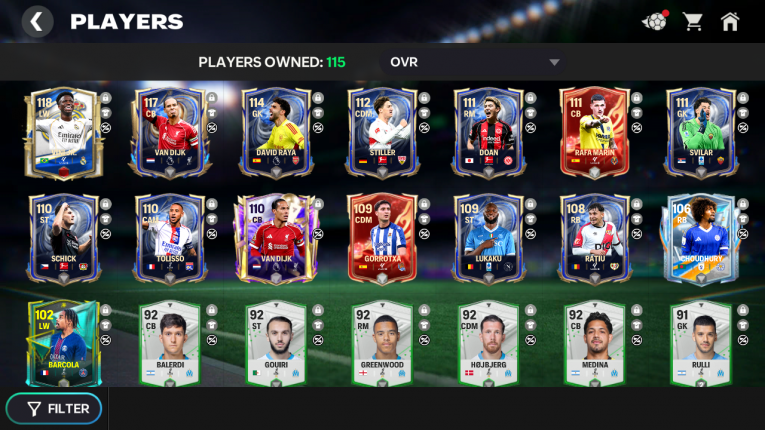
Task: Open the Tolisso CAM card
Action: [x=167, y=237]
